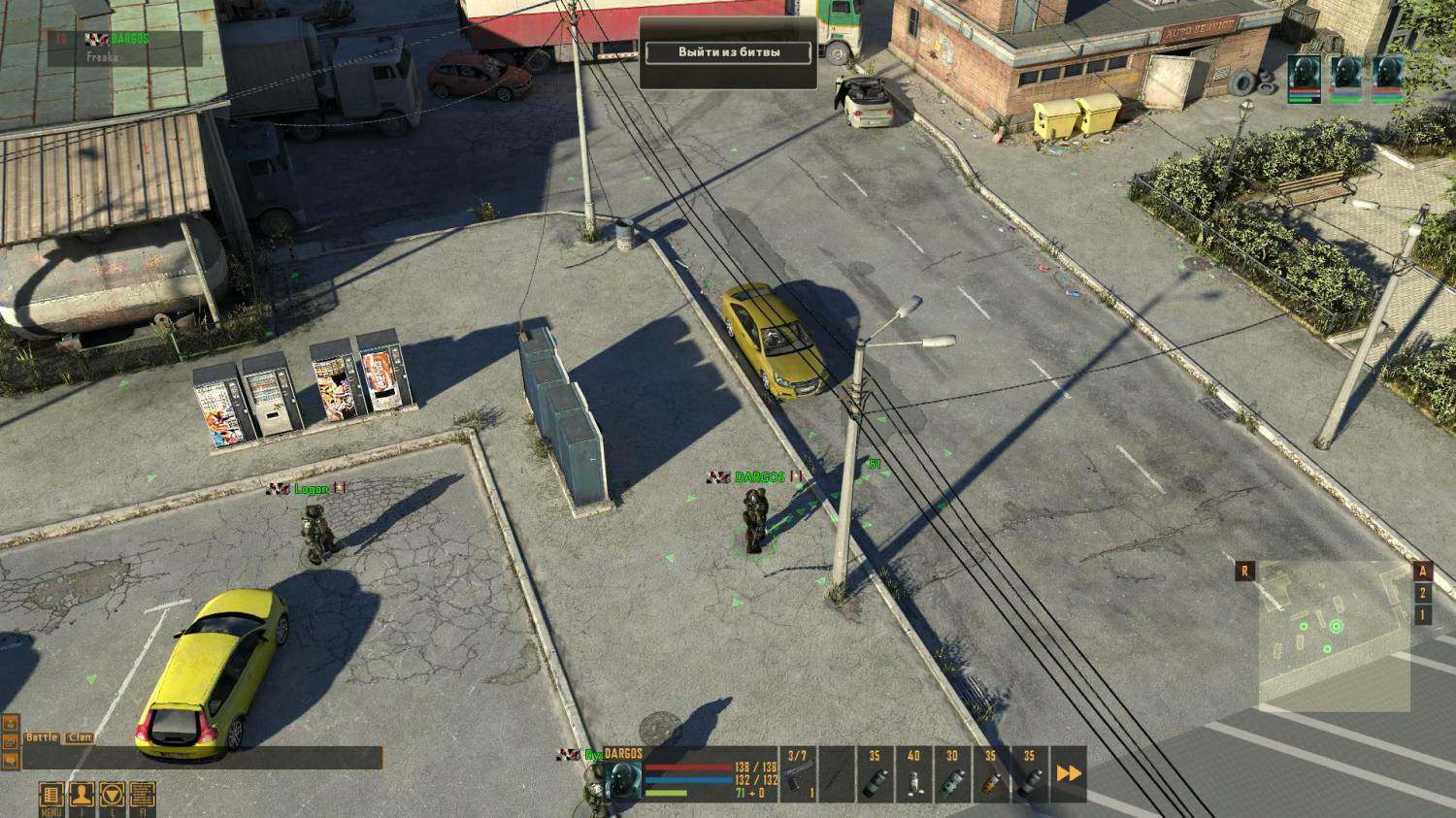Open the text log panel icon
The width and height of the screenshot is (1456, 818).
tap(142, 794)
